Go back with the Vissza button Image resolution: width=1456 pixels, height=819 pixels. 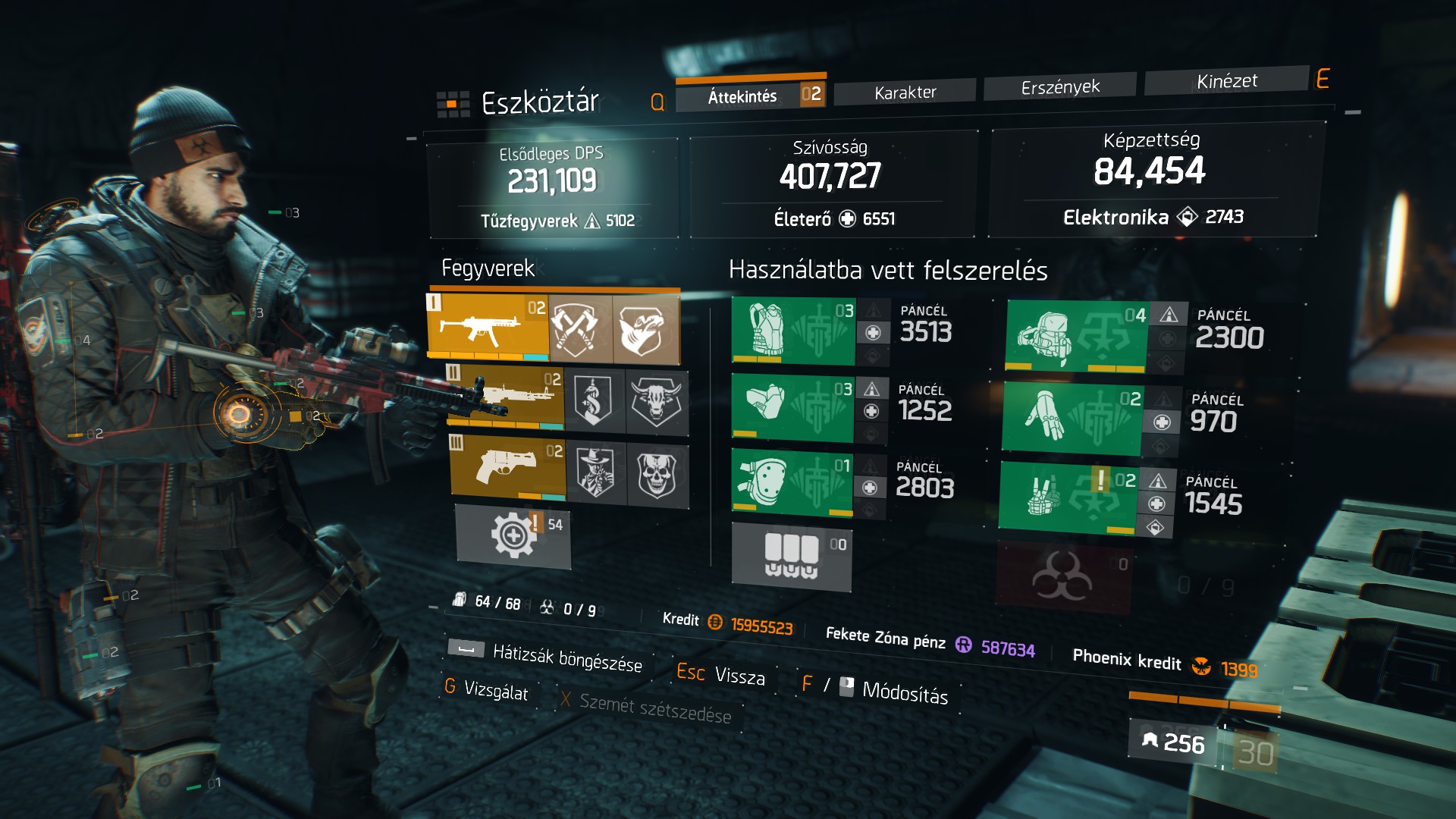[739, 675]
